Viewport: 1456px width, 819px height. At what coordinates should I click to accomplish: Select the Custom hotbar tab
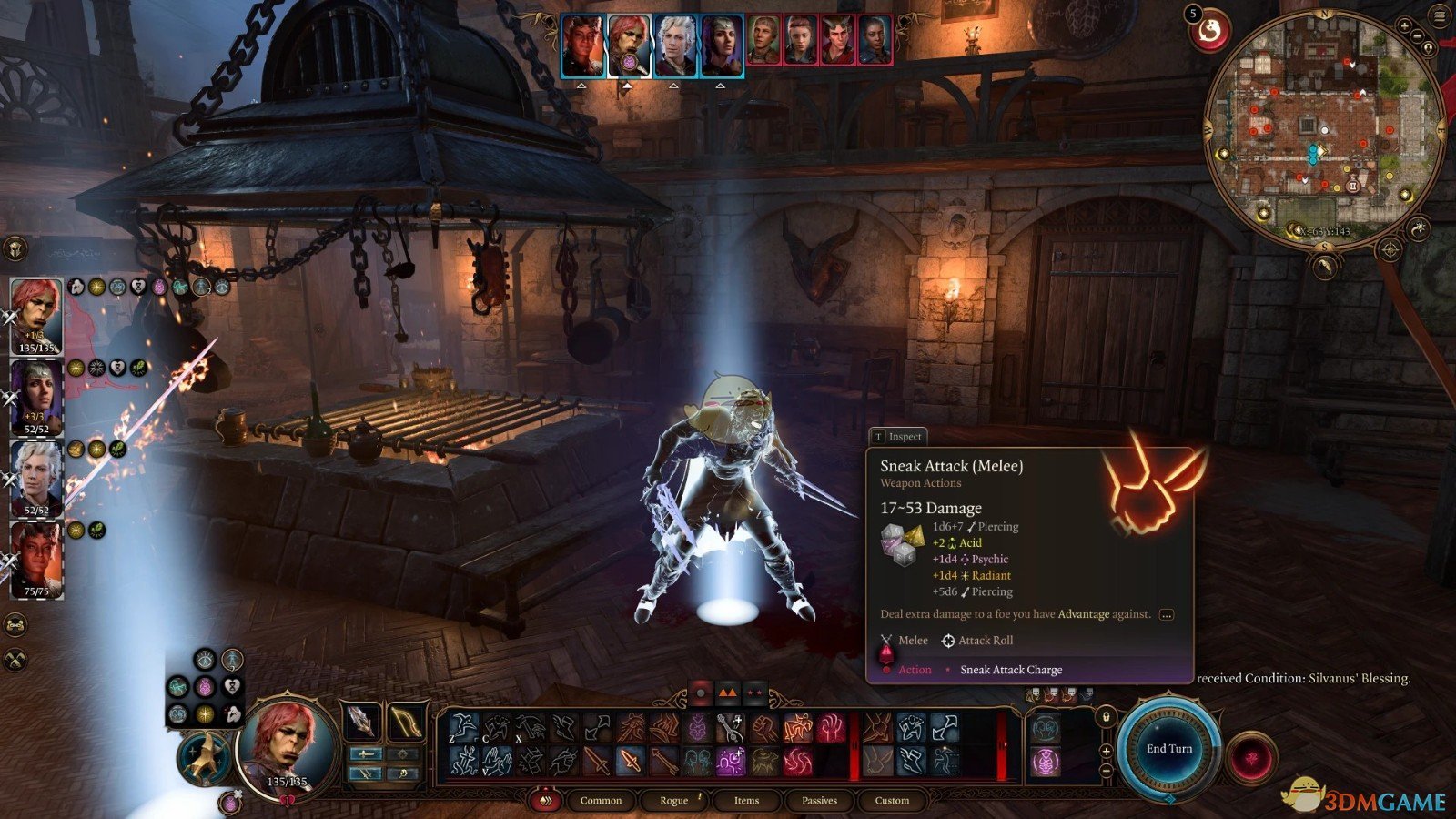pos(892,801)
